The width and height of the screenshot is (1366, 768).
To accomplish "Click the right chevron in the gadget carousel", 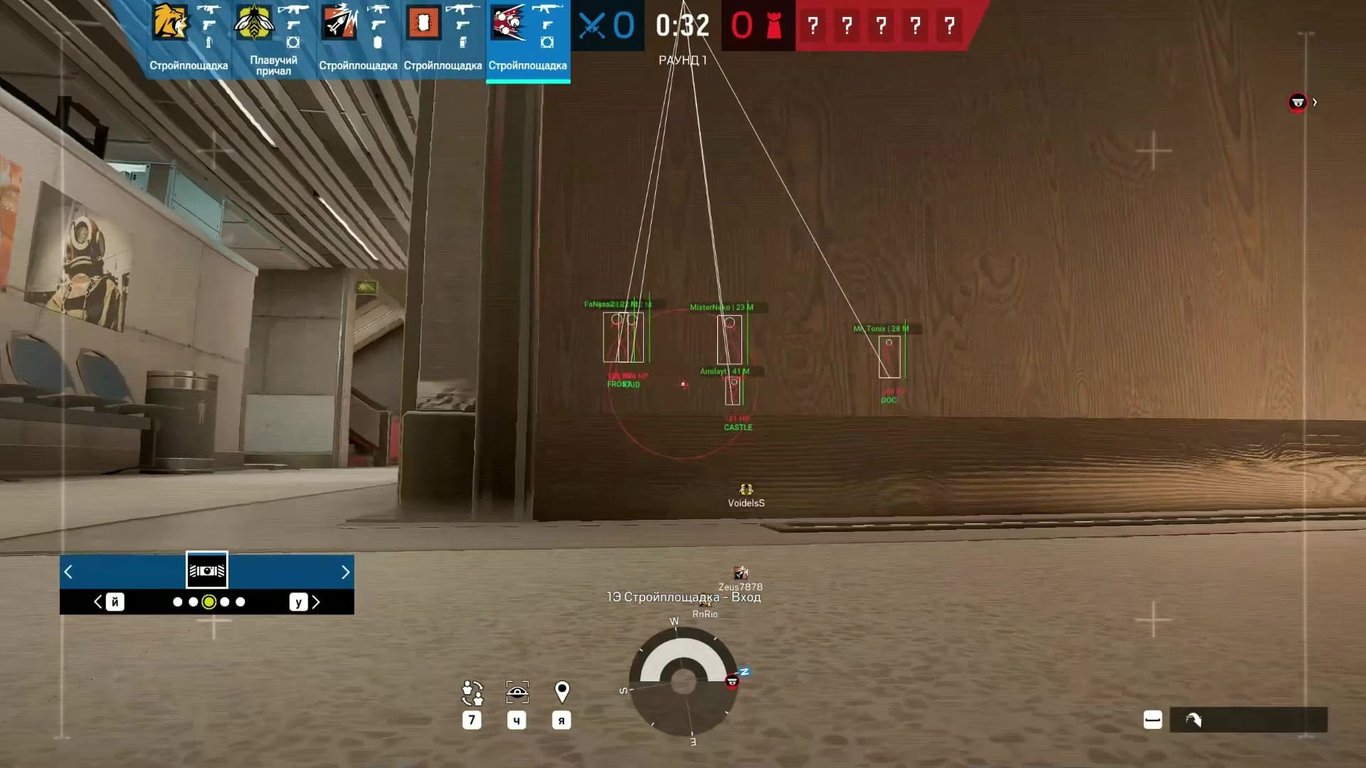I will tap(345, 571).
